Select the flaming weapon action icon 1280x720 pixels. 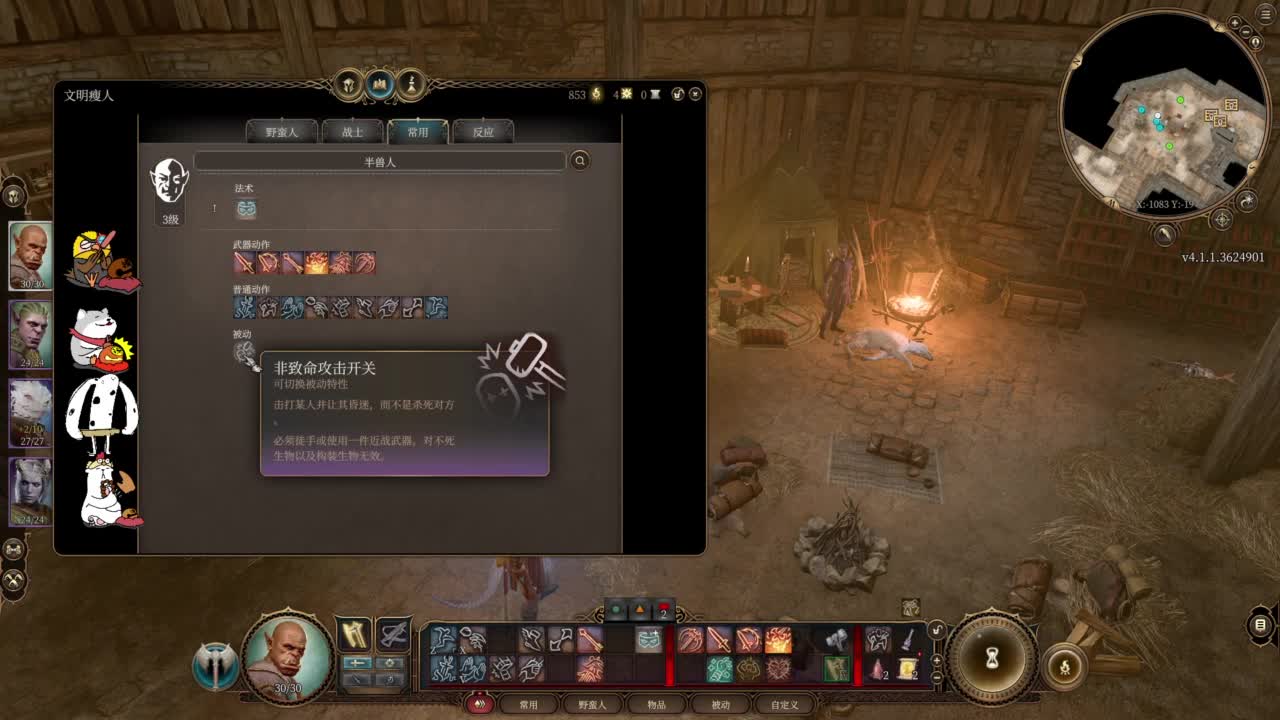coord(318,263)
